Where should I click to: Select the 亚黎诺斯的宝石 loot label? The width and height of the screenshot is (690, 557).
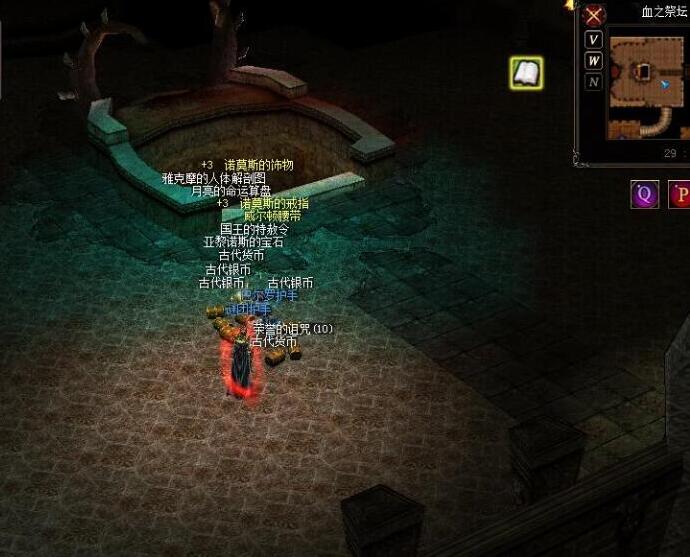(x=243, y=242)
